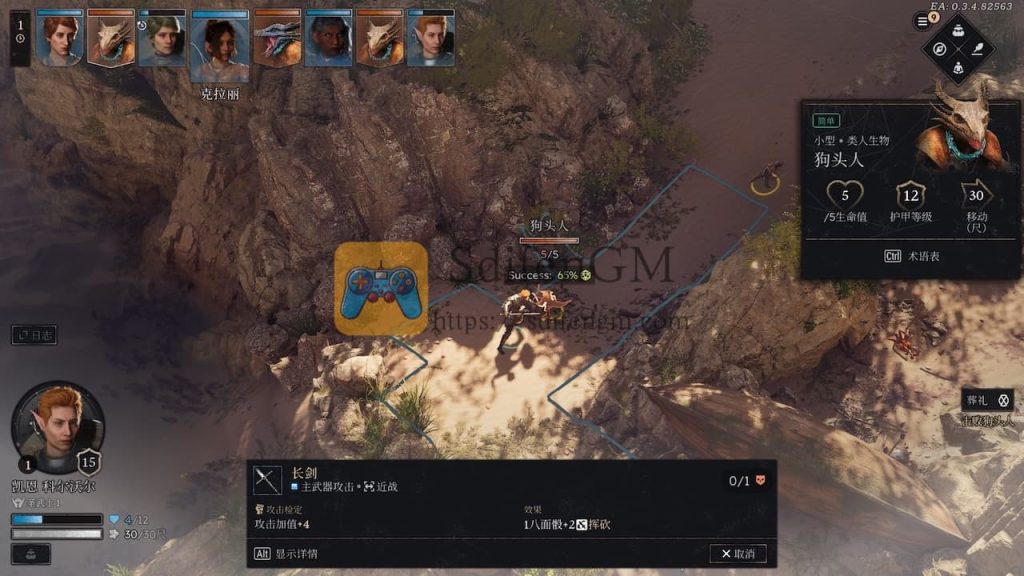The image size is (1024, 576).
Task: Pick the red-haired elf portrait in the turn order
Action: pos(431,39)
